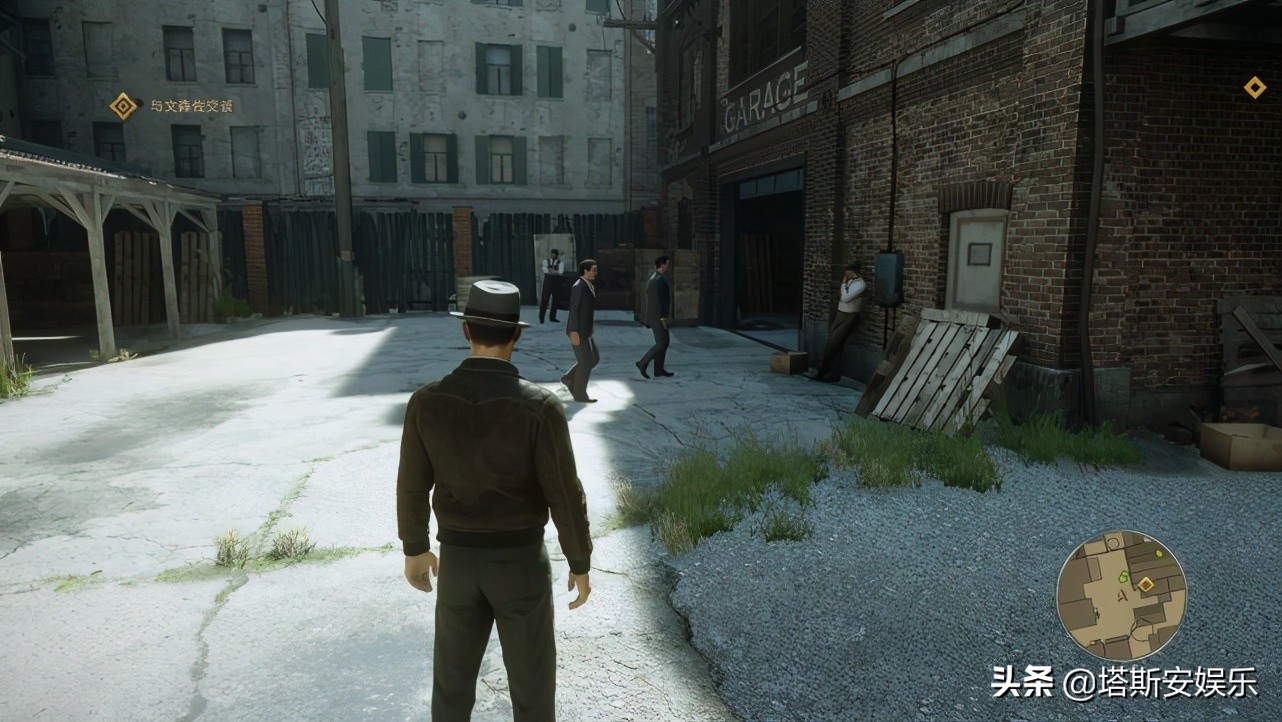
Task: Open the circular minimap
Action: [1120, 595]
